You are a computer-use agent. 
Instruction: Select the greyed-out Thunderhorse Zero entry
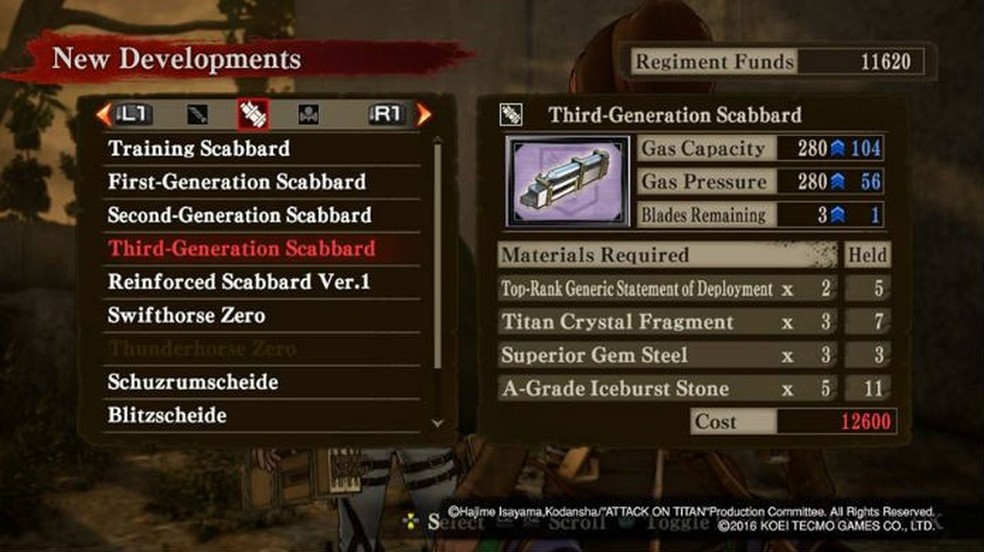pyautogui.click(x=202, y=349)
